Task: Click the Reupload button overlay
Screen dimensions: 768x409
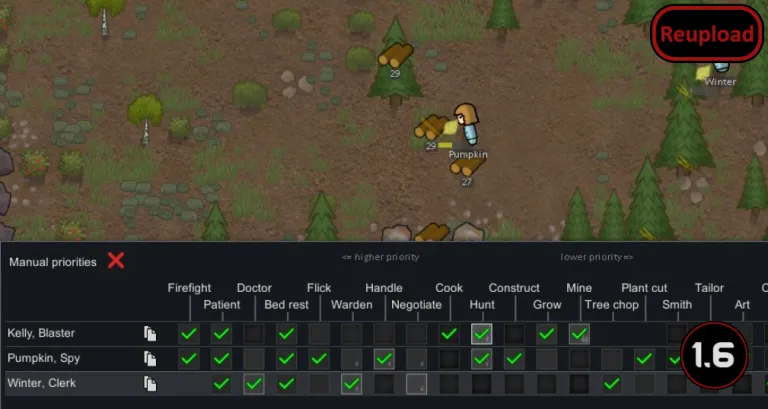Action: coord(706,36)
